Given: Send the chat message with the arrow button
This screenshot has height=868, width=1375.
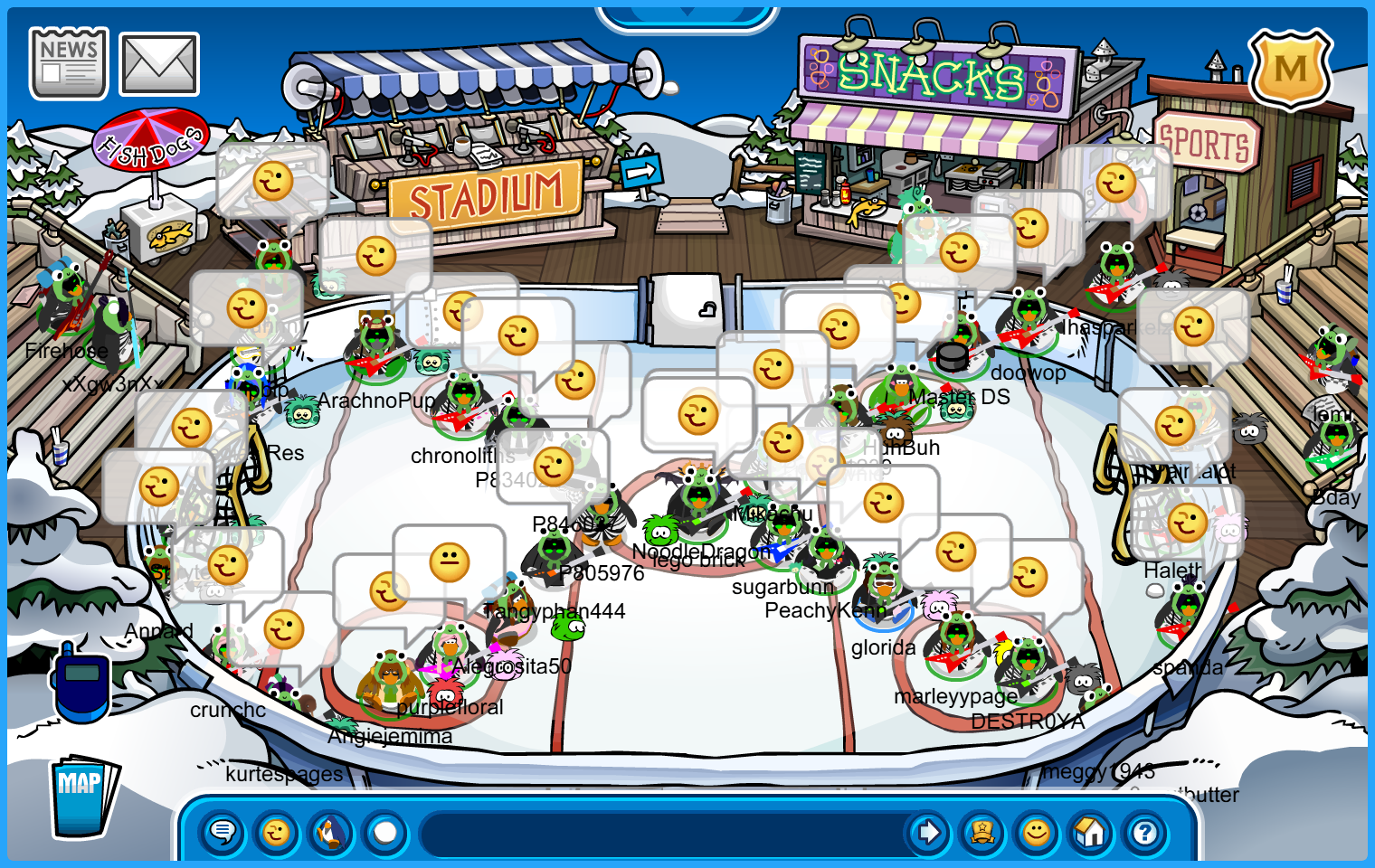Looking at the screenshot, I should (x=928, y=832).
